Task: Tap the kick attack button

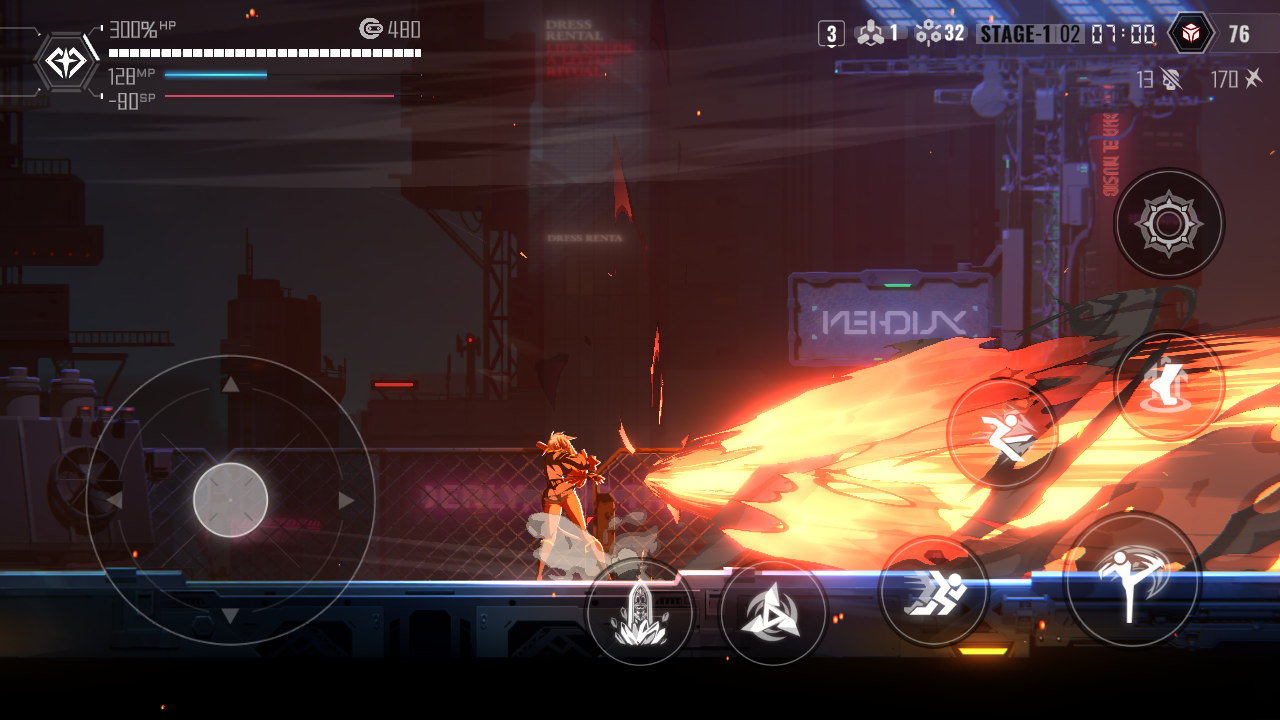Action: coord(1132,580)
